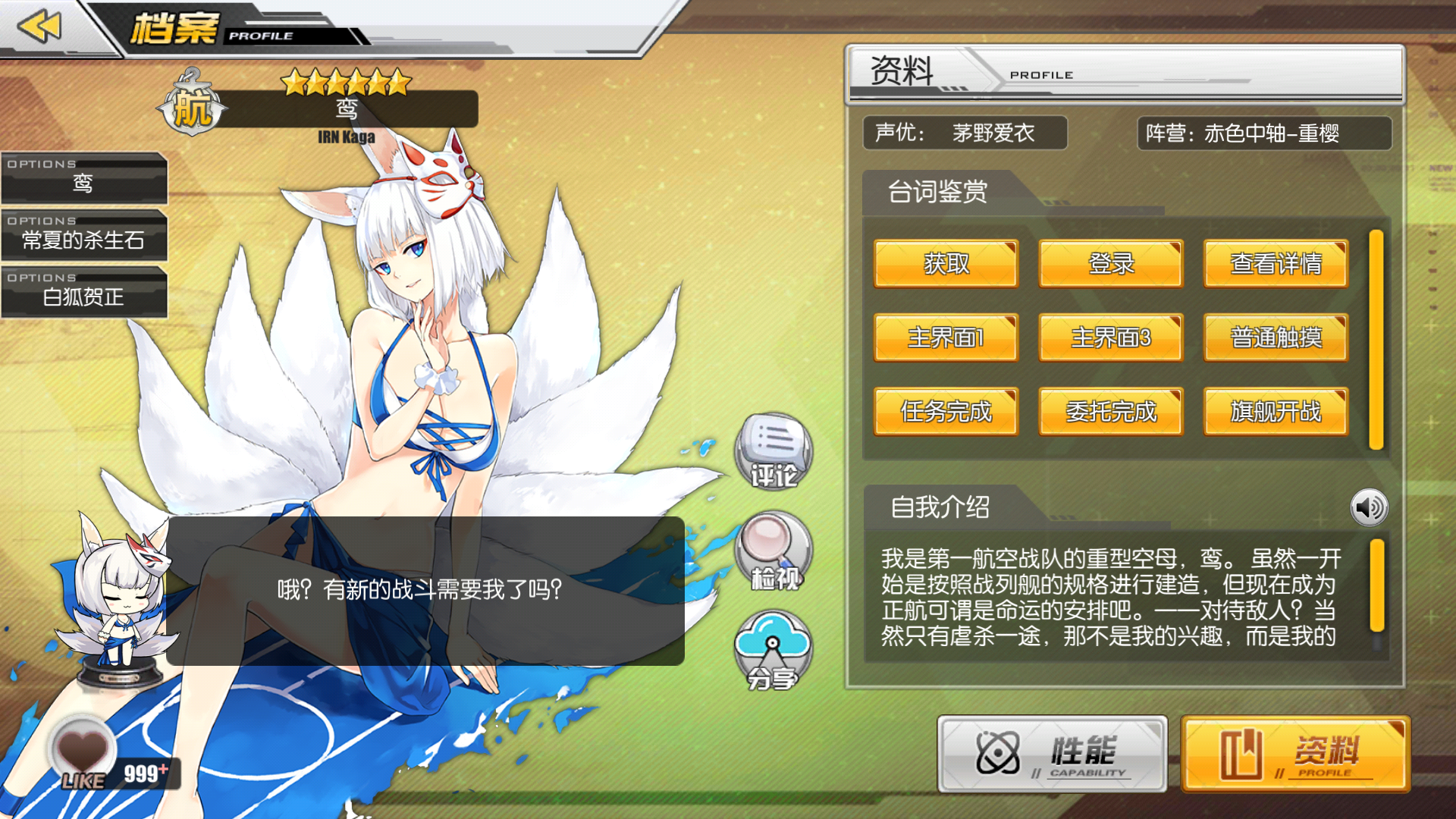Play the 获取 acquisition voice line
The width and height of the screenshot is (1456, 819).
point(946,265)
